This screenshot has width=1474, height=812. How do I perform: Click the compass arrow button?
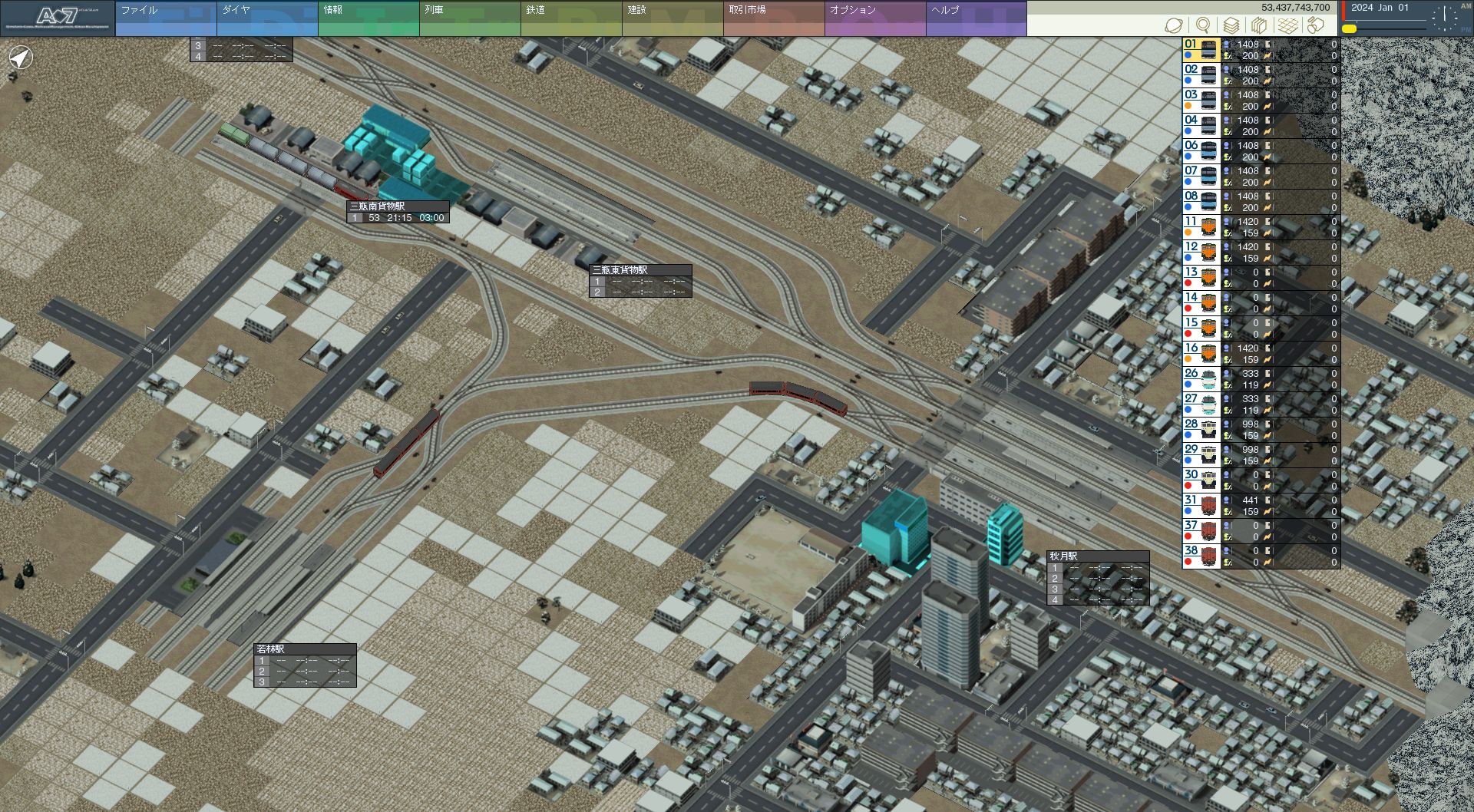click(x=21, y=58)
